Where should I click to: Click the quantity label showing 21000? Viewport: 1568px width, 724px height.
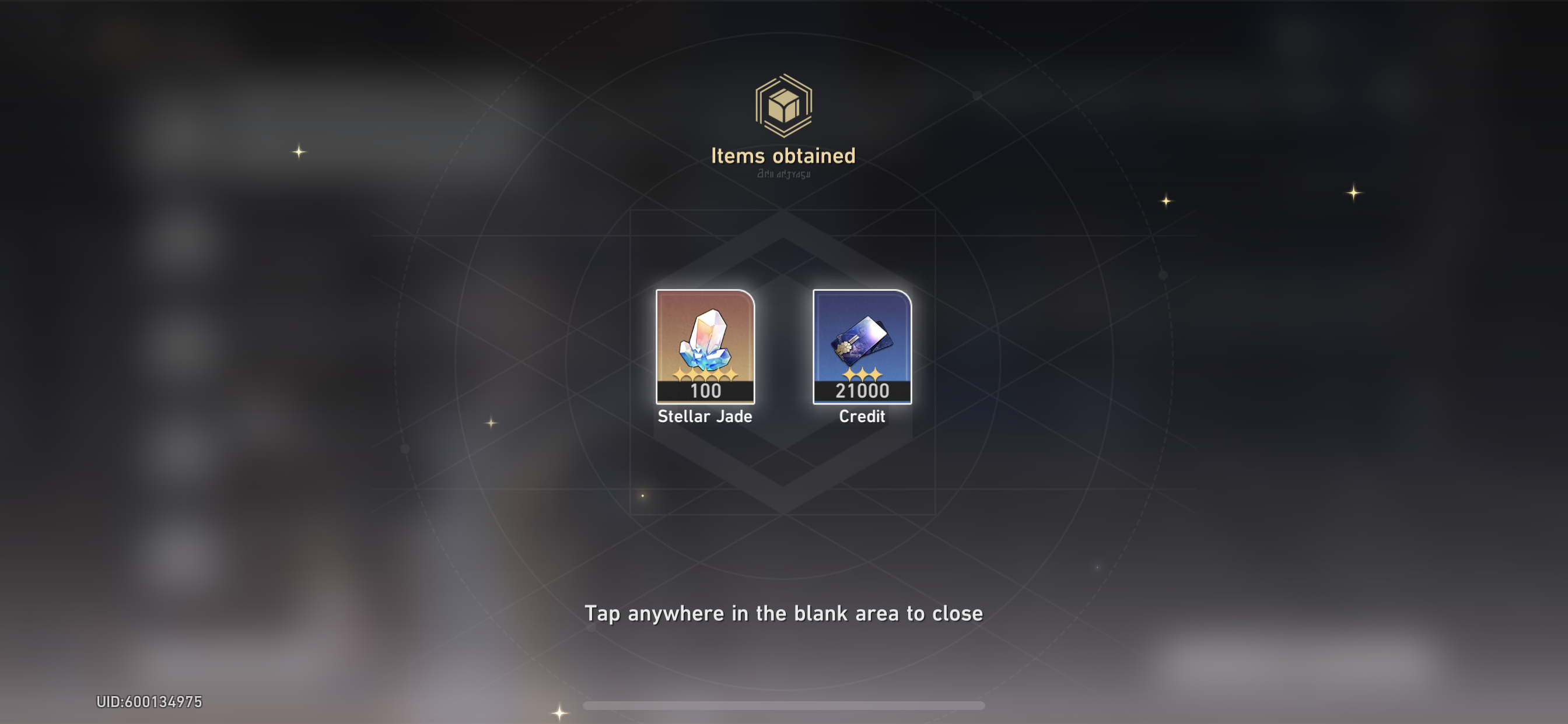(862, 392)
